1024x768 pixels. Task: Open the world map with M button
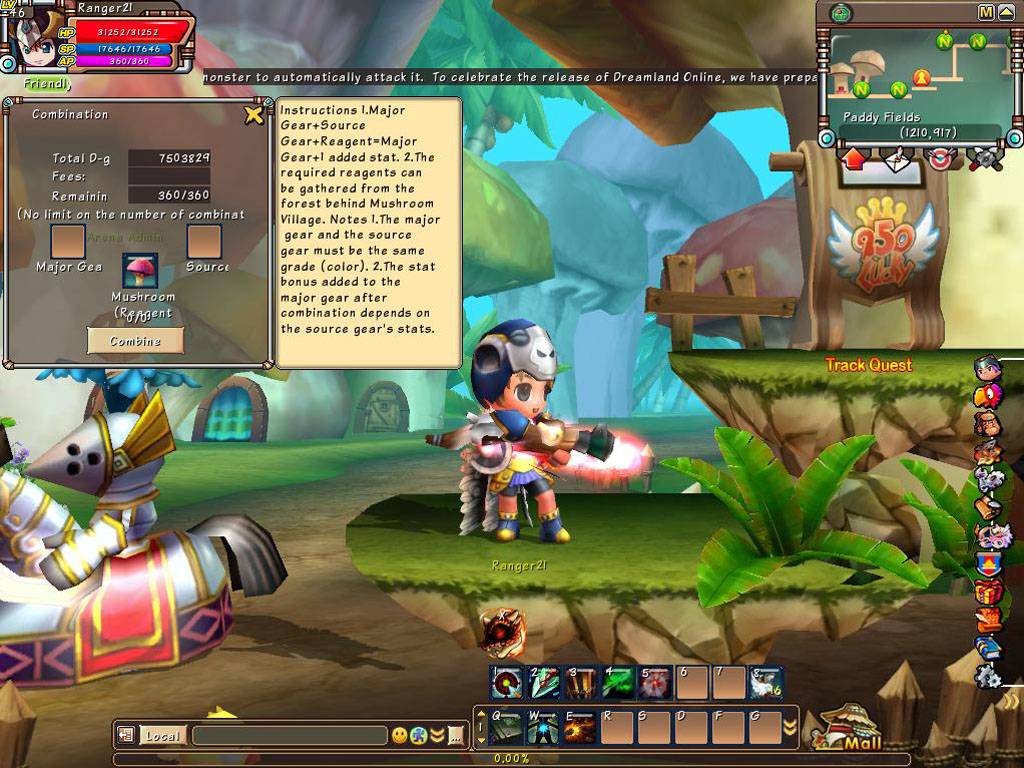[x=986, y=12]
